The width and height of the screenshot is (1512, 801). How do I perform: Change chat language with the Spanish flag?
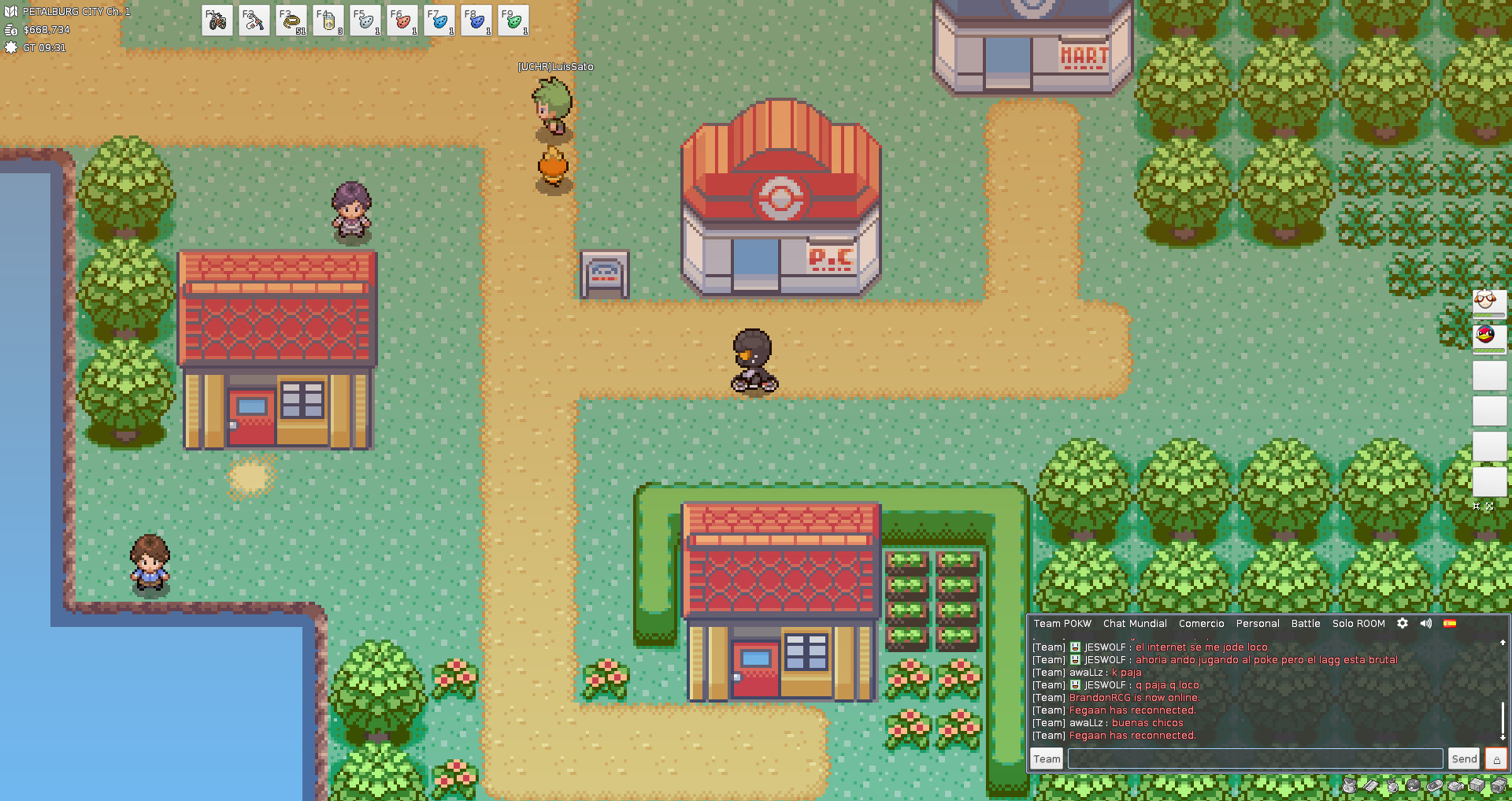coord(1450,623)
